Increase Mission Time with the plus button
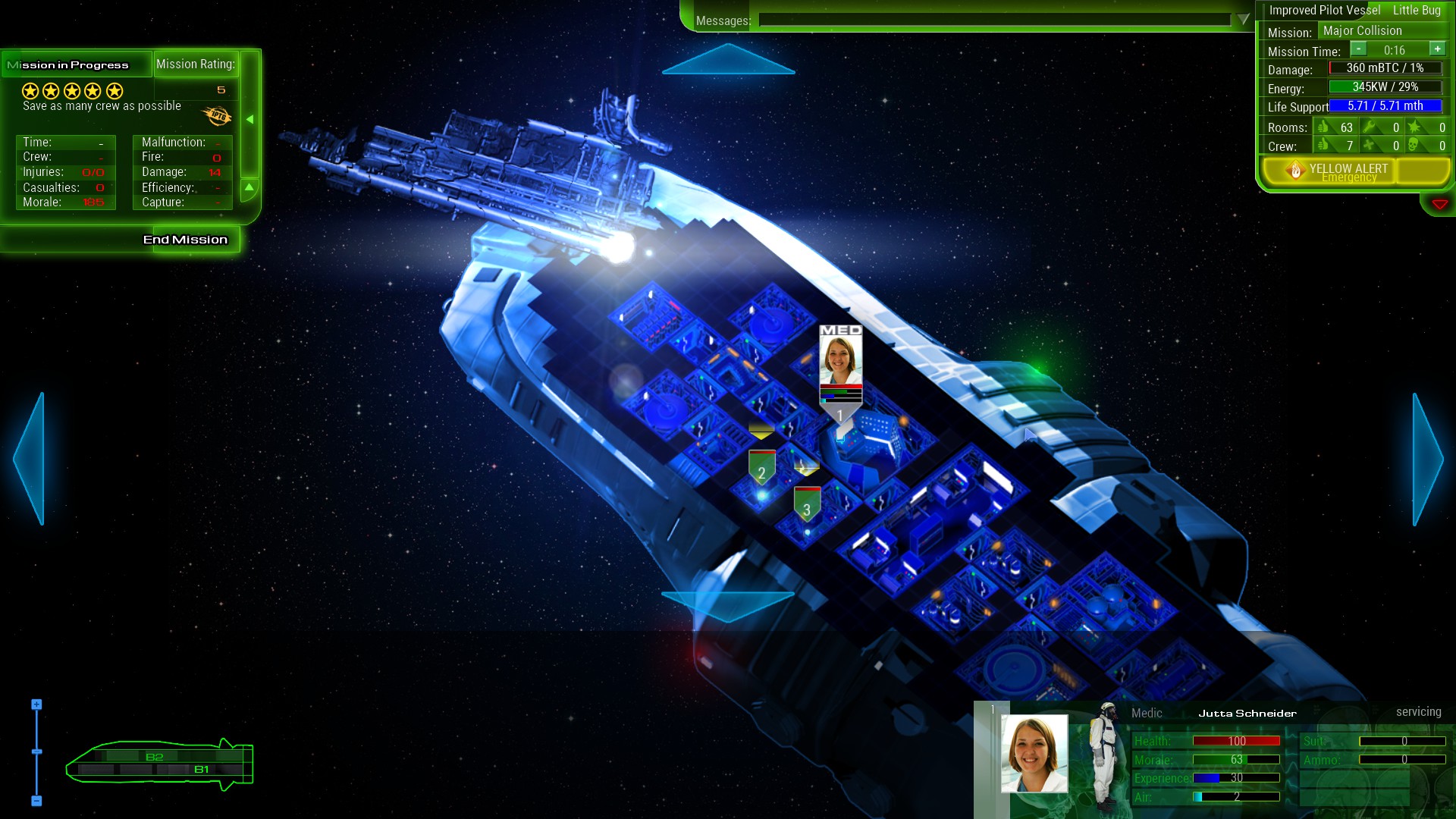Image resolution: width=1456 pixels, height=819 pixels. click(x=1437, y=49)
